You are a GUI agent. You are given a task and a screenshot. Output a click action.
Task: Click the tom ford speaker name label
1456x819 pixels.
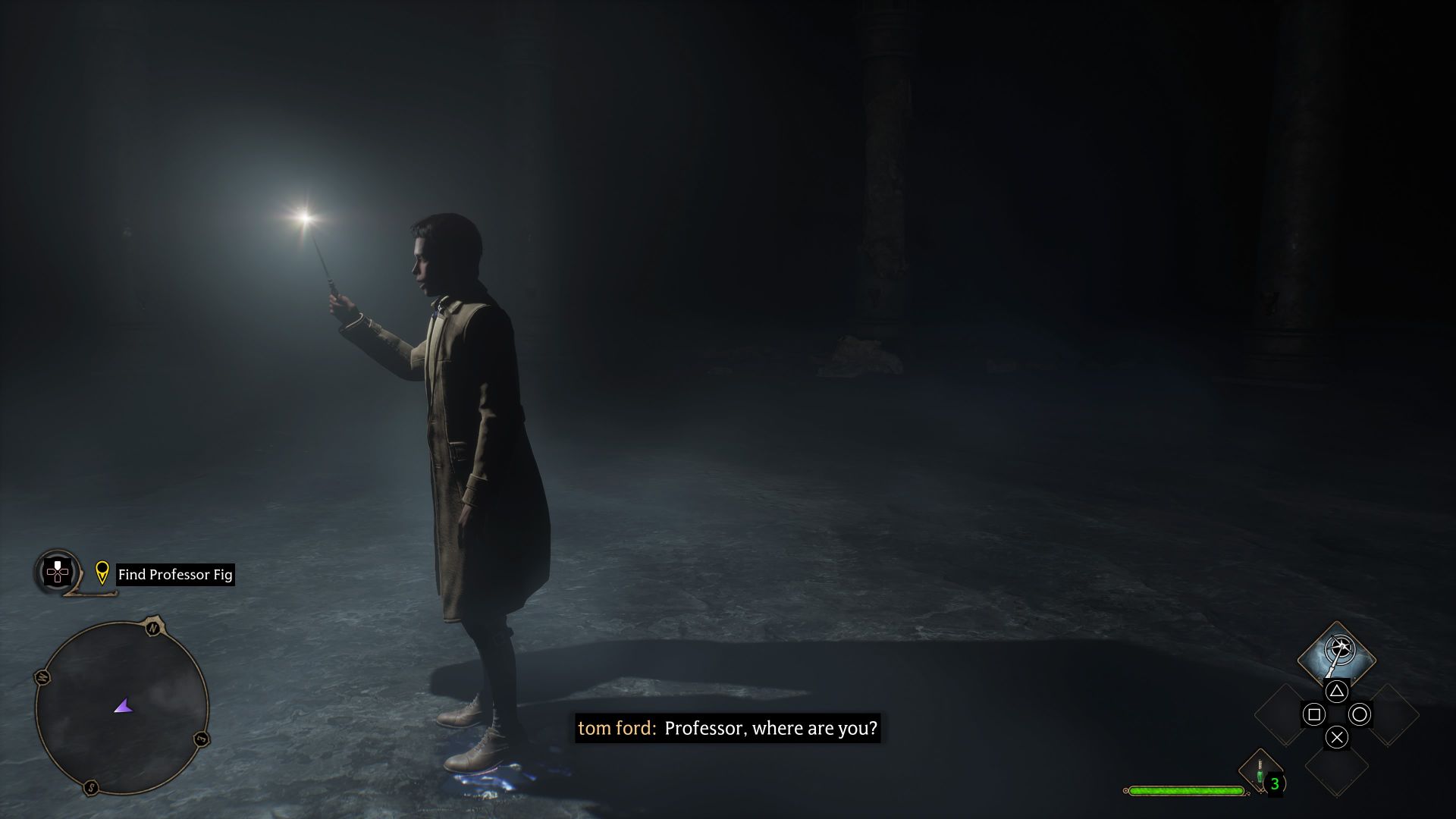click(616, 728)
